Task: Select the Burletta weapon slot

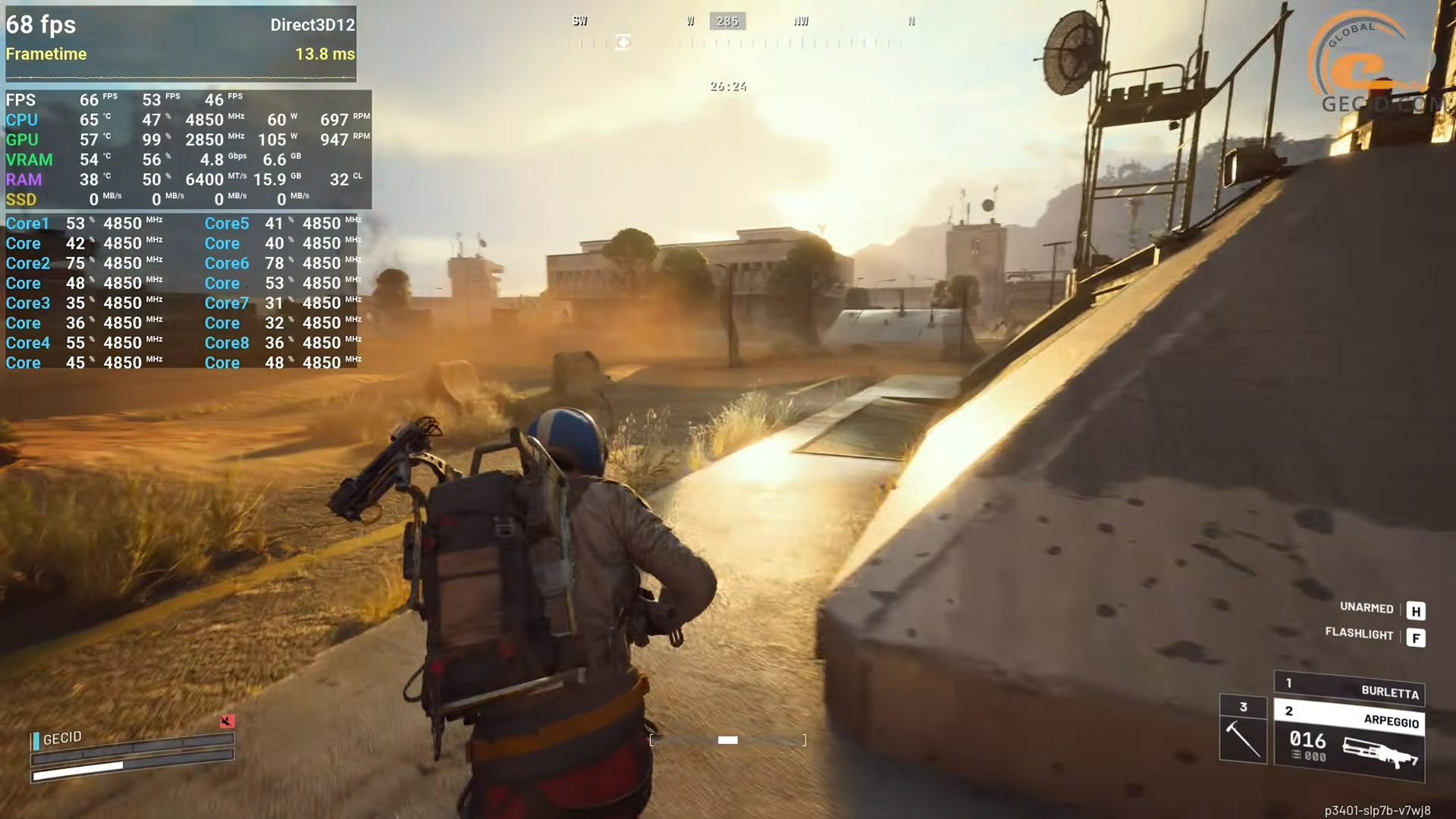Action: click(x=1349, y=689)
